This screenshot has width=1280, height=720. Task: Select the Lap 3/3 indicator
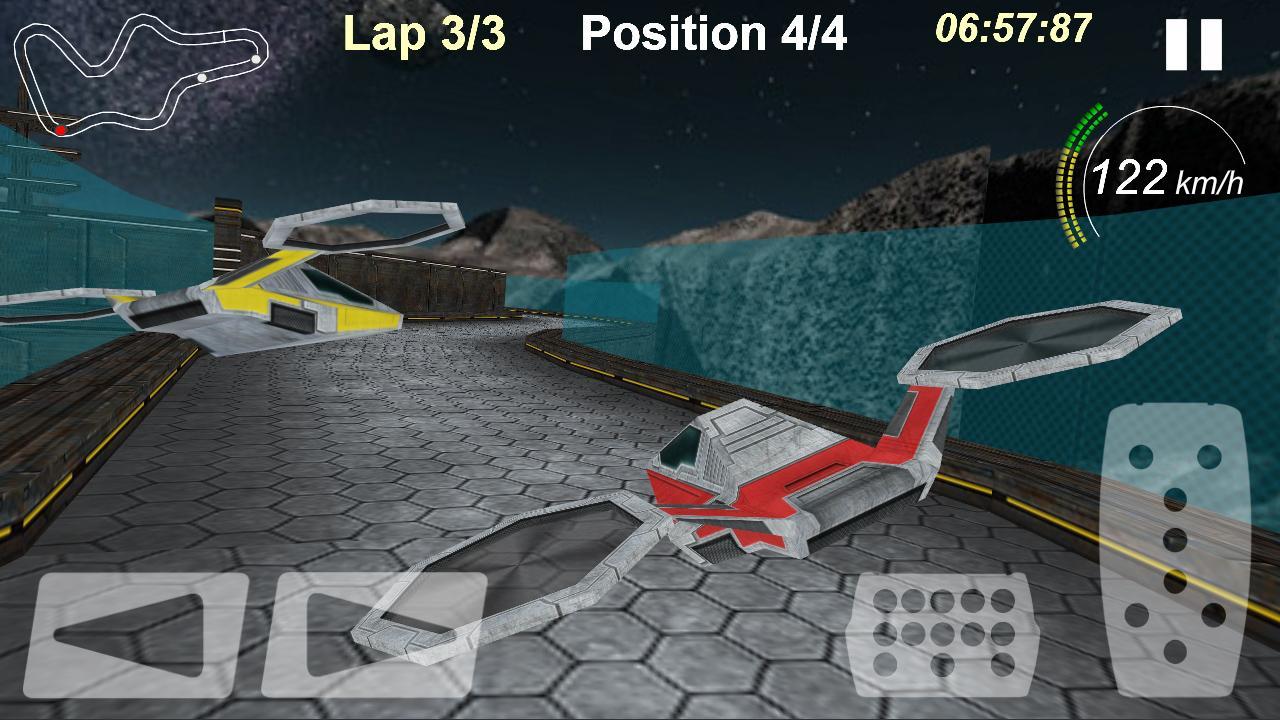(423, 32)
